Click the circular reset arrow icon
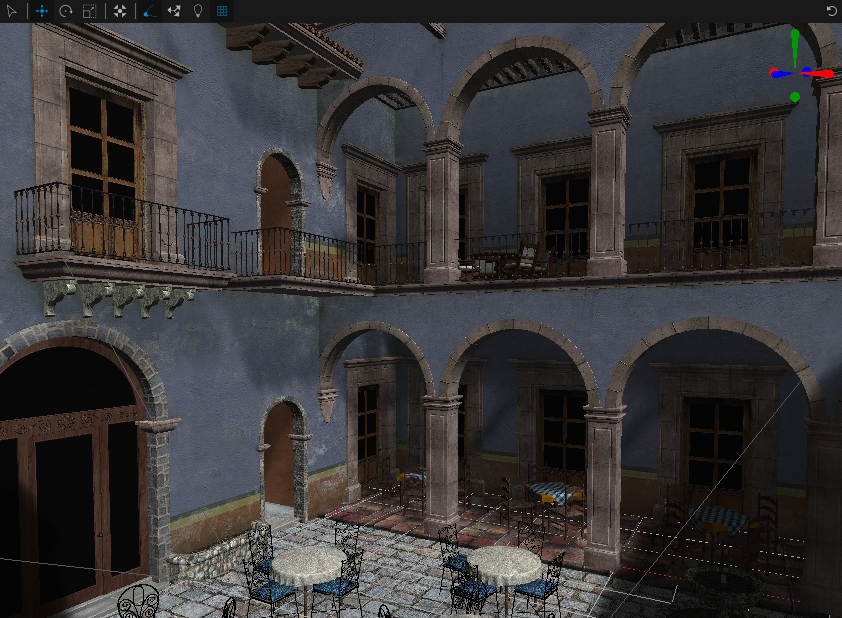842x618 pixels. click(831, 11)
